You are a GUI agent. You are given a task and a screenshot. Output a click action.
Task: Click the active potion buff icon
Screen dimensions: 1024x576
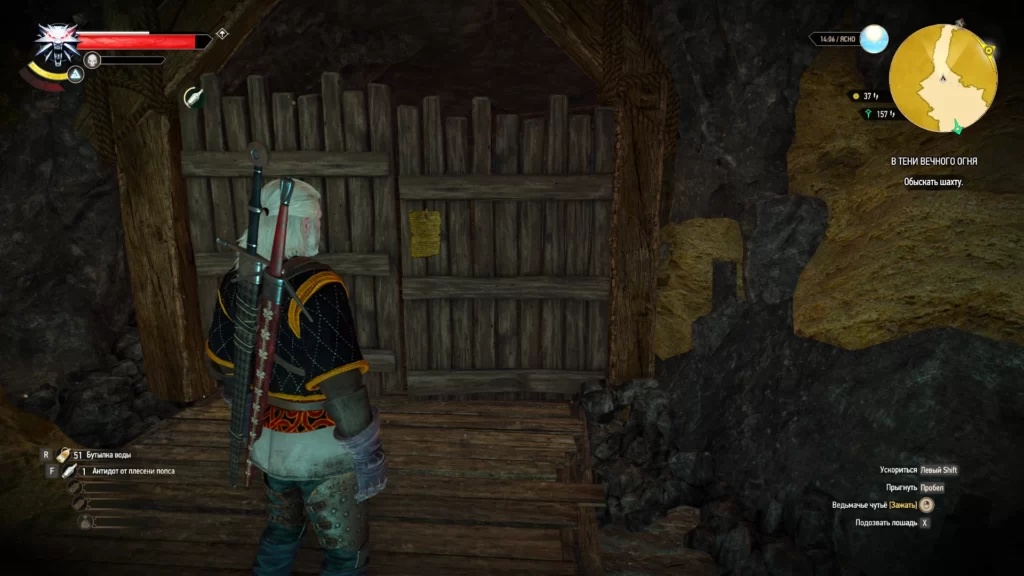pos(193,97)
